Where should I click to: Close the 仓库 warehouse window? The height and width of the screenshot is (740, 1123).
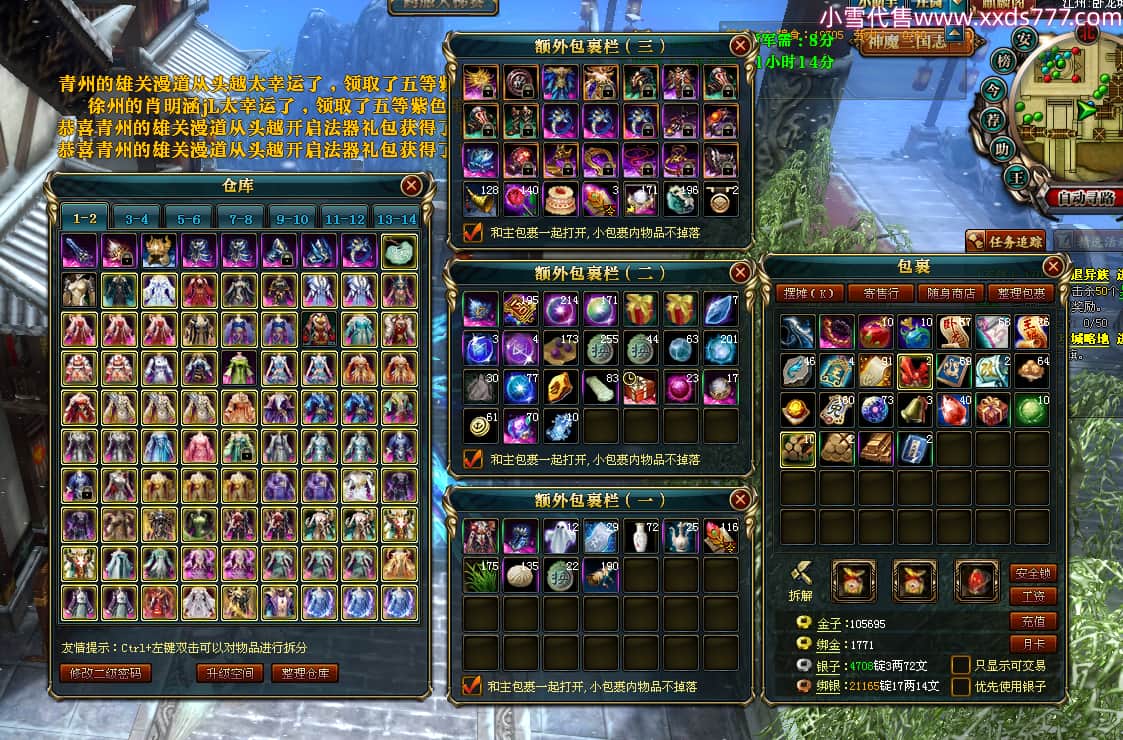point(411,186)
